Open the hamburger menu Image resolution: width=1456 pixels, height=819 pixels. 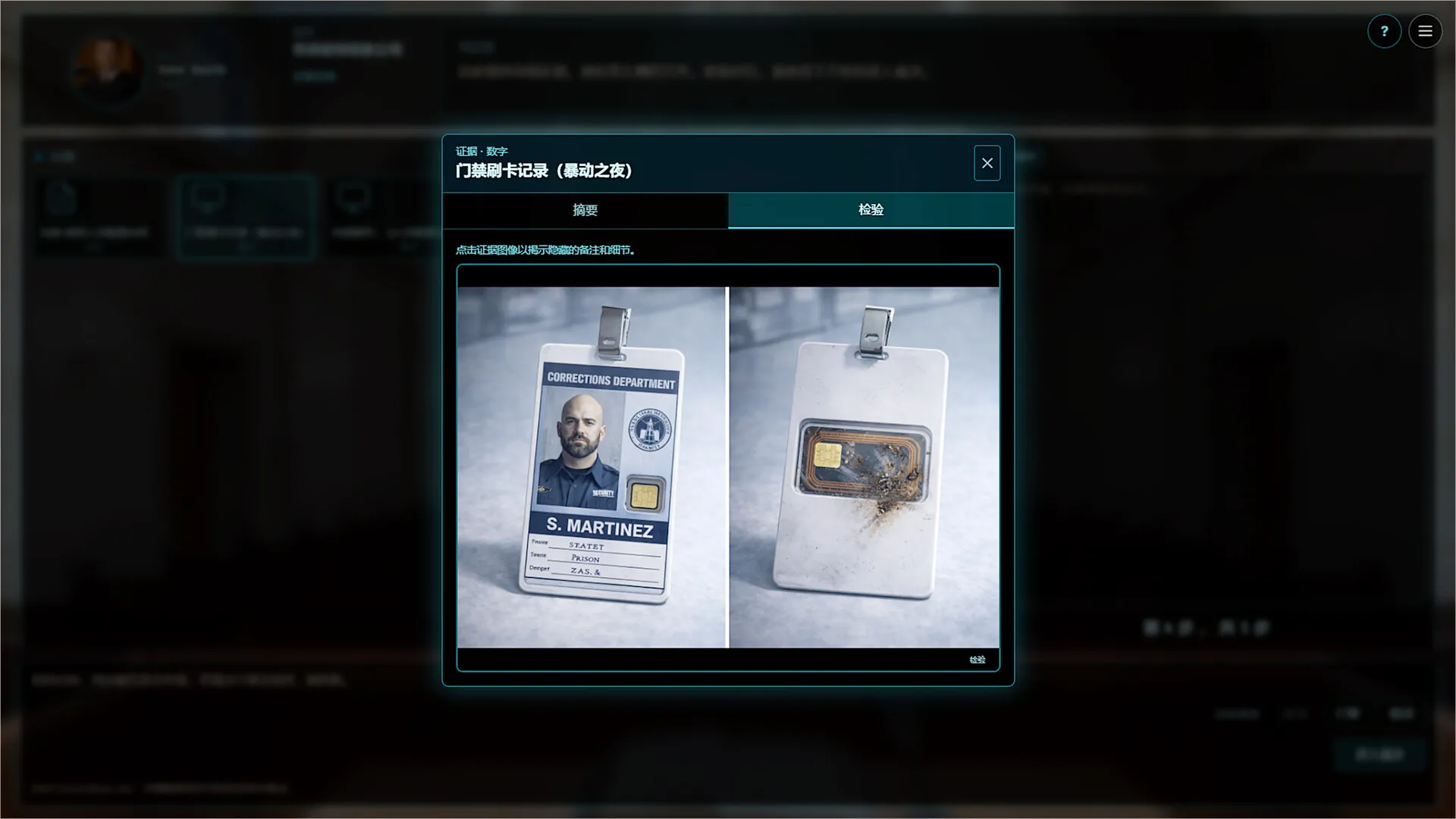(1425, 32)
